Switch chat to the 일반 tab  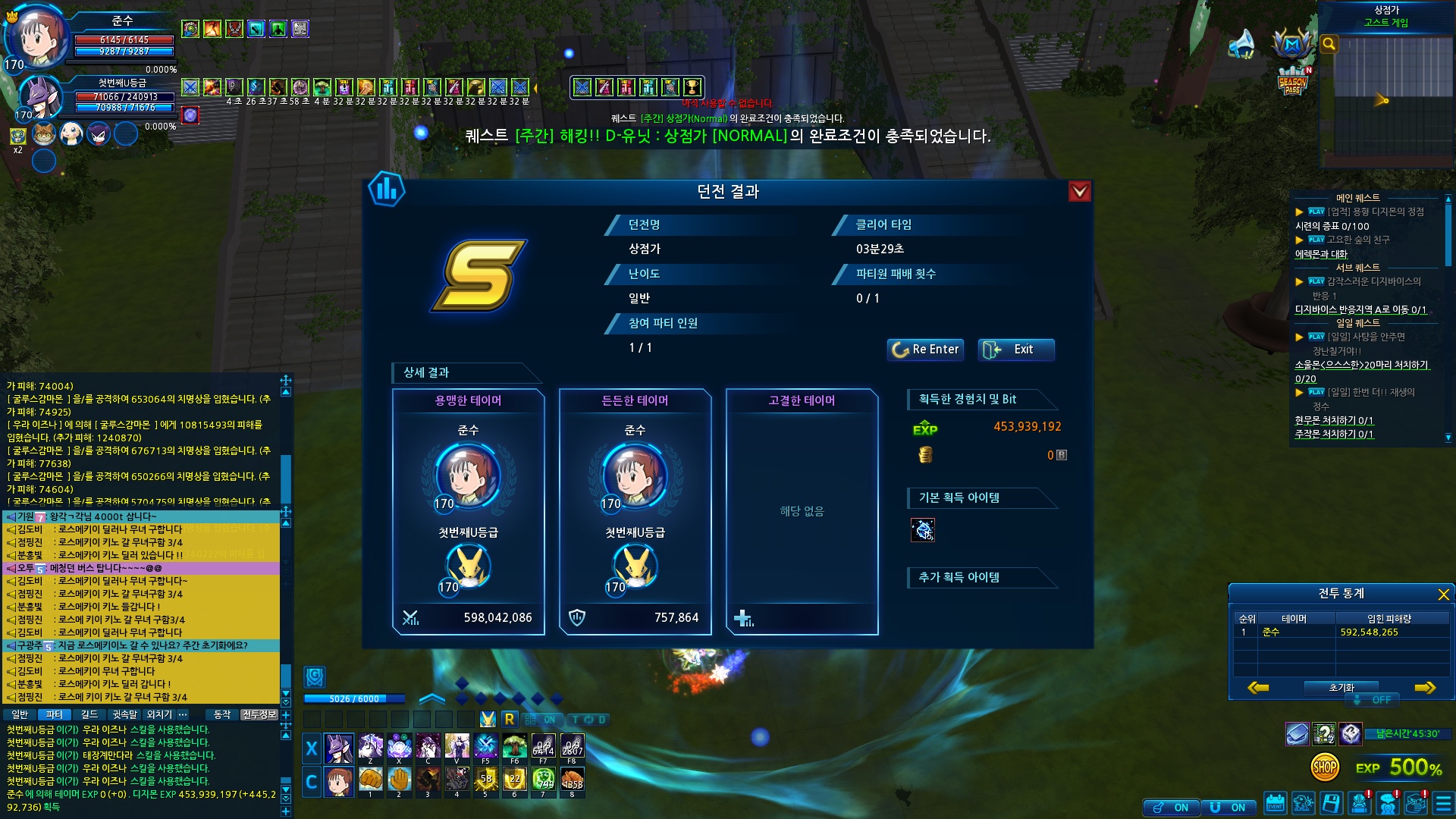20,714
